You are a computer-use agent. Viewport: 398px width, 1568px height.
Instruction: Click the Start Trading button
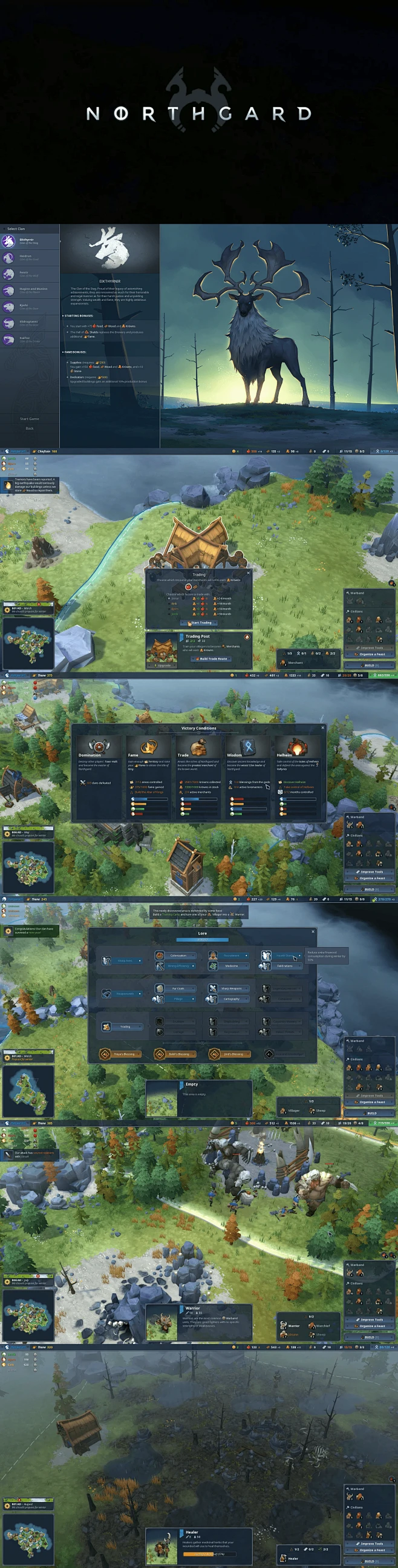pos(200,623)
